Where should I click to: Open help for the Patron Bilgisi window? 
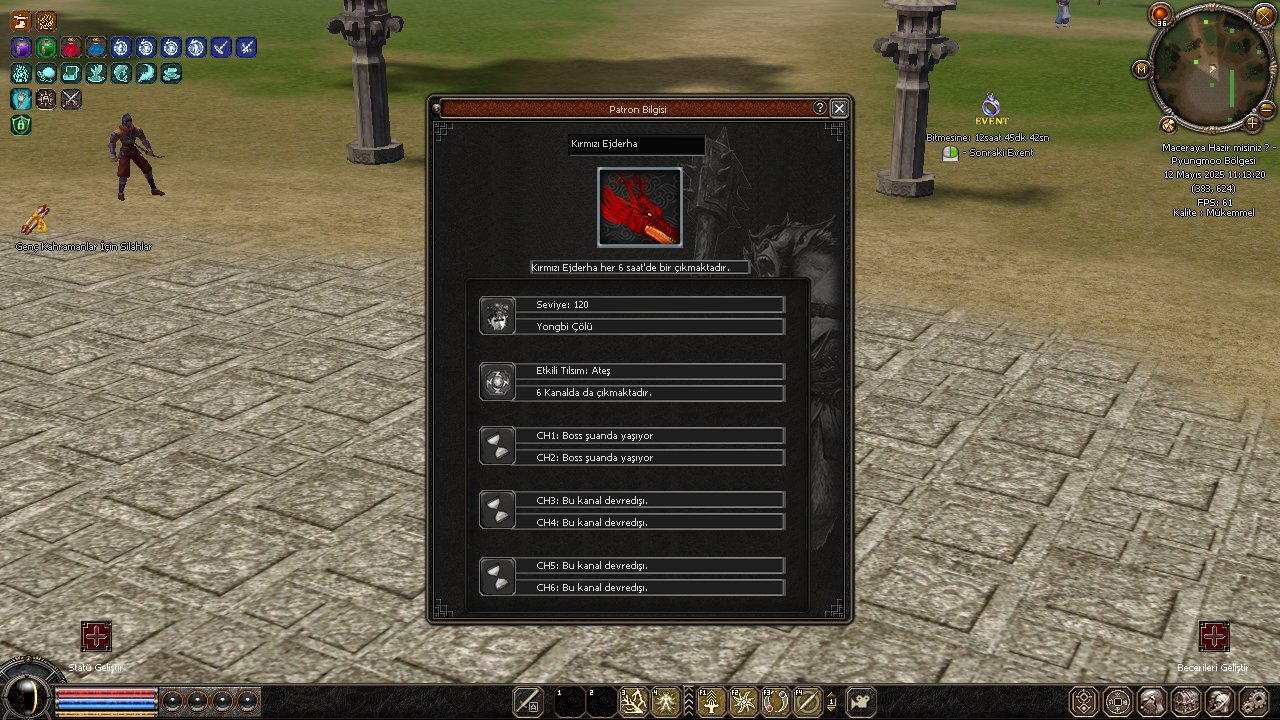[820, 108]
